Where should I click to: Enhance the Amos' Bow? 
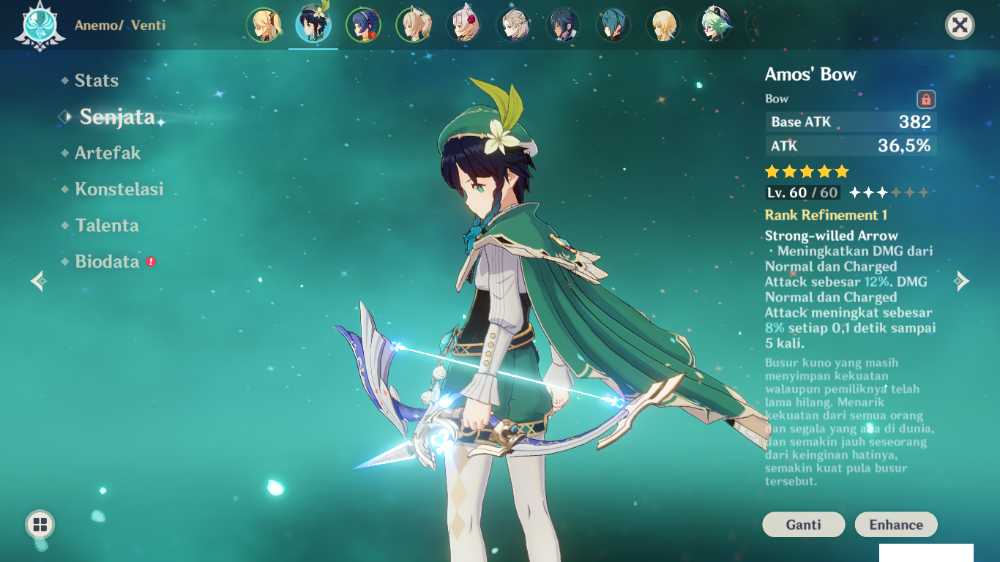(896, 525)
